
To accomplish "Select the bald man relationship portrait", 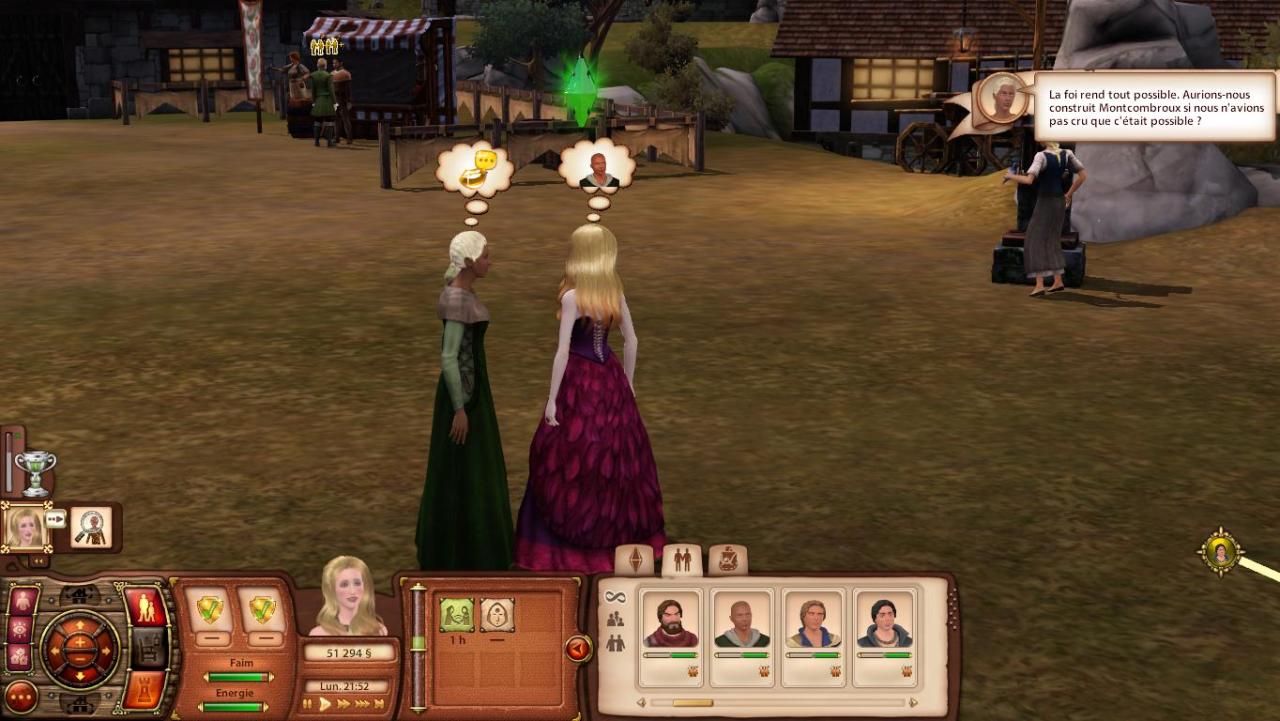I will [x=742, y=621].
